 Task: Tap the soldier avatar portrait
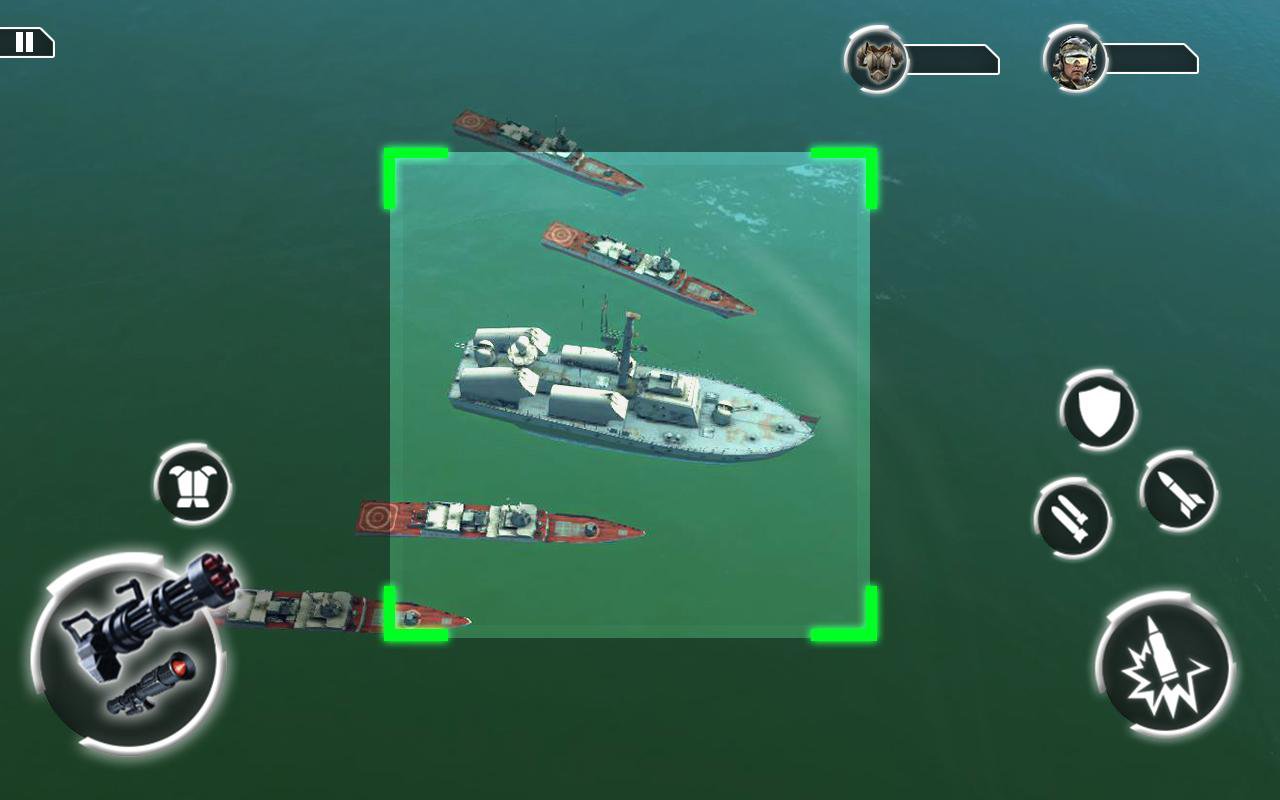[x=1073, y=57]
